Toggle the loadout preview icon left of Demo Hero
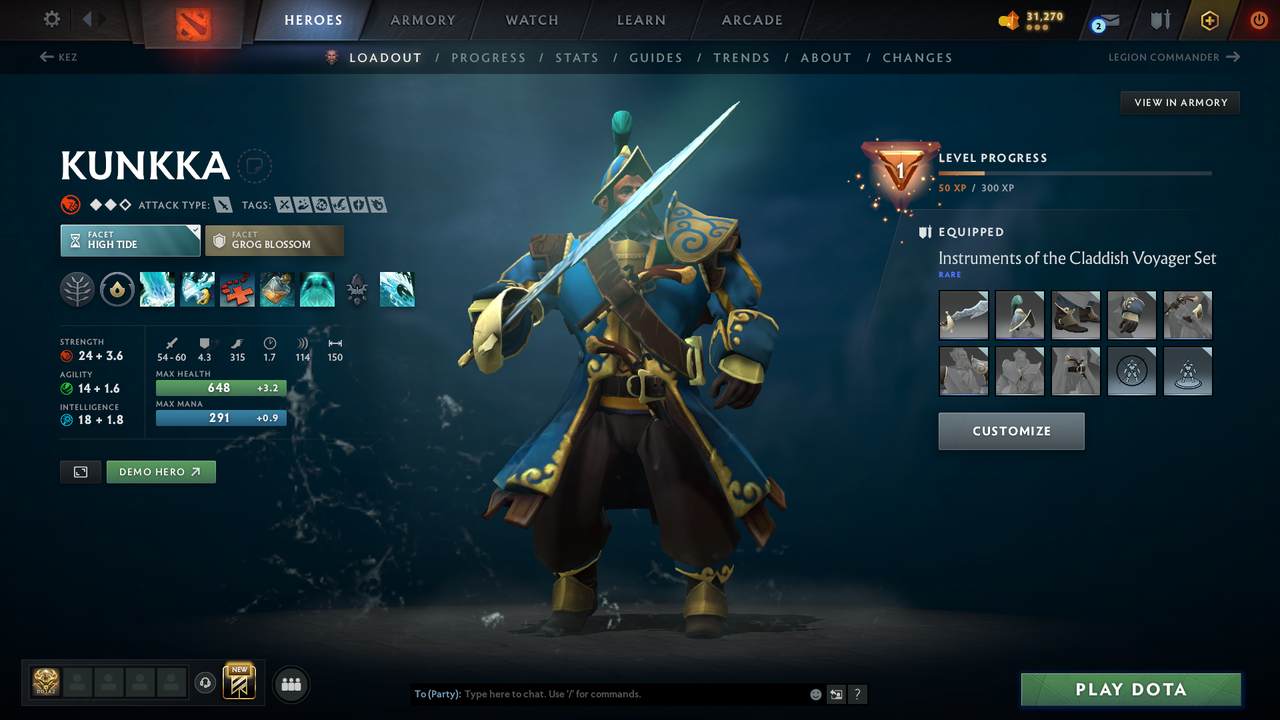Image resolution: width=1280 pixels, height=720 pixels. coord(80,471)
